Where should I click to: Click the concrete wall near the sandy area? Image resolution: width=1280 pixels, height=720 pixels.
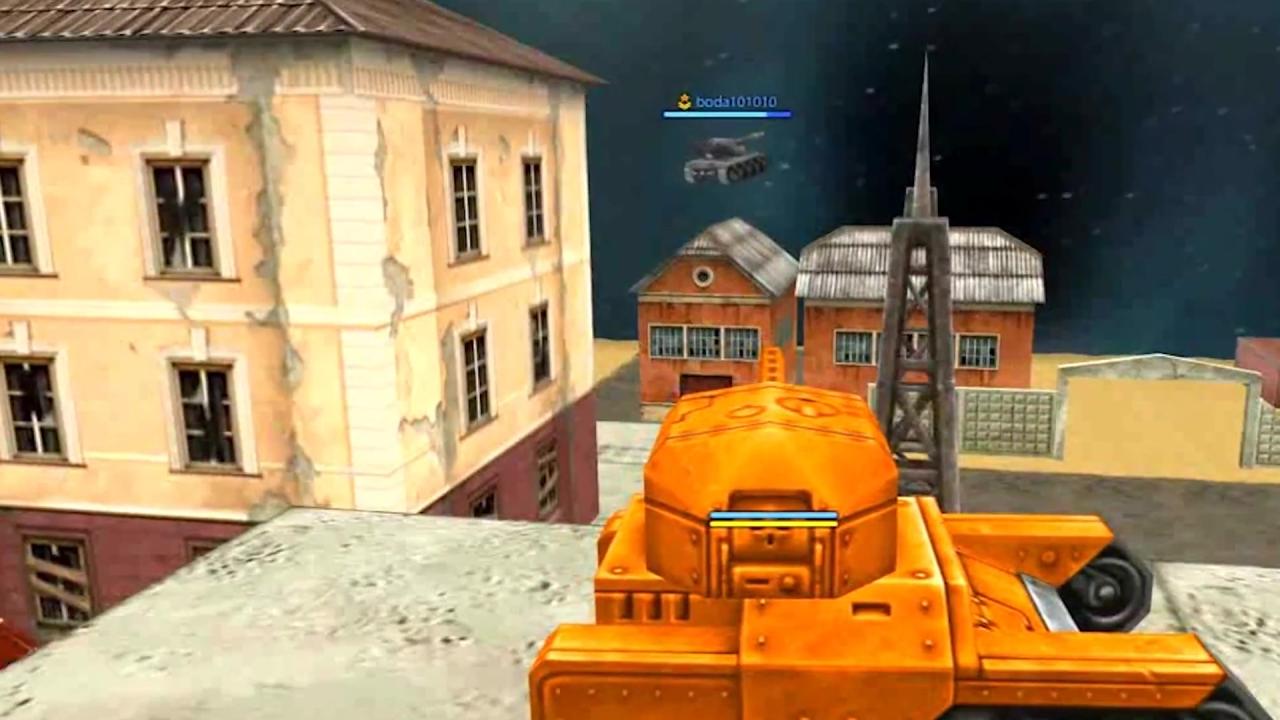point(1010,420)
